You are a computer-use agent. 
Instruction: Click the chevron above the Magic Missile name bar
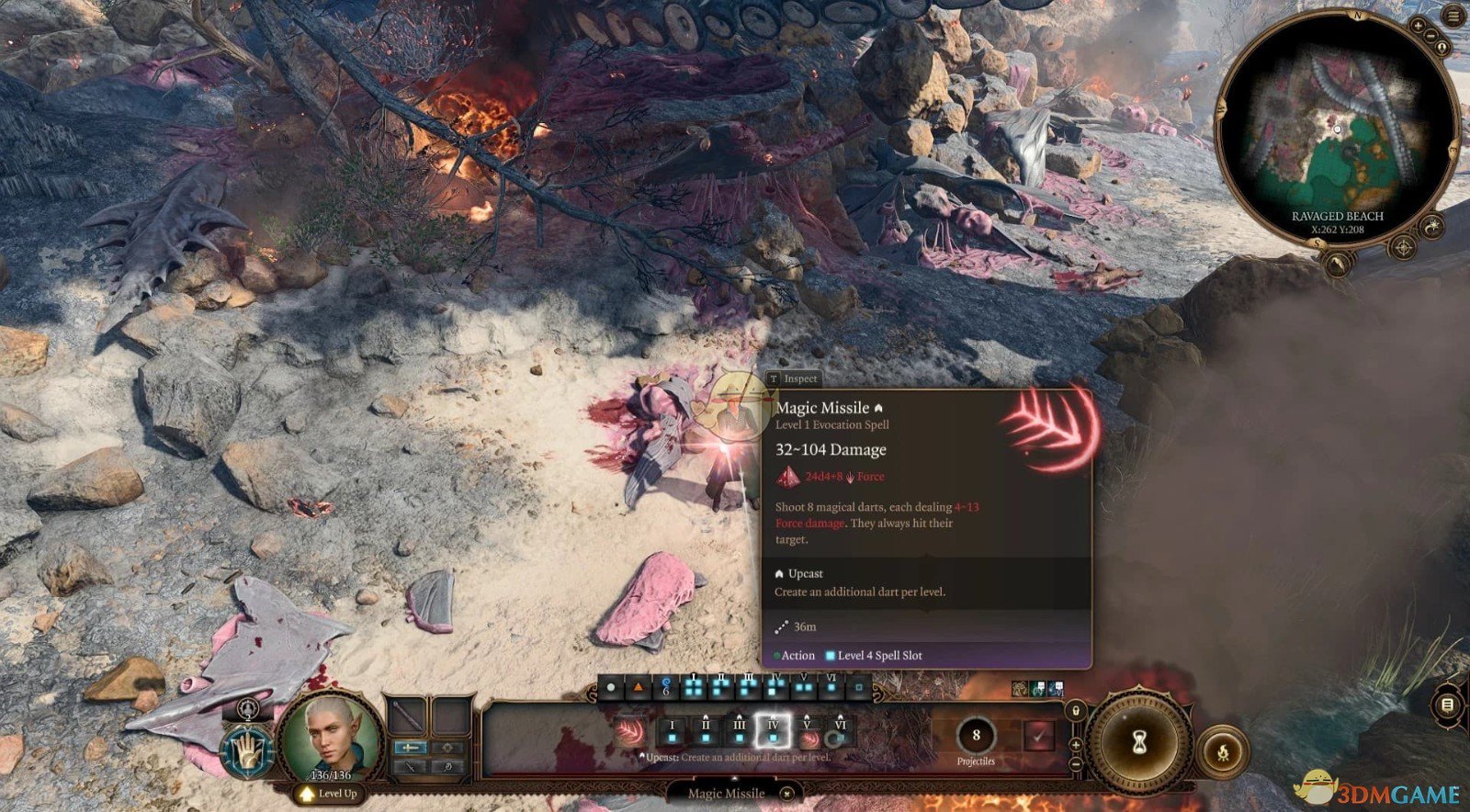tap(734, 778)
